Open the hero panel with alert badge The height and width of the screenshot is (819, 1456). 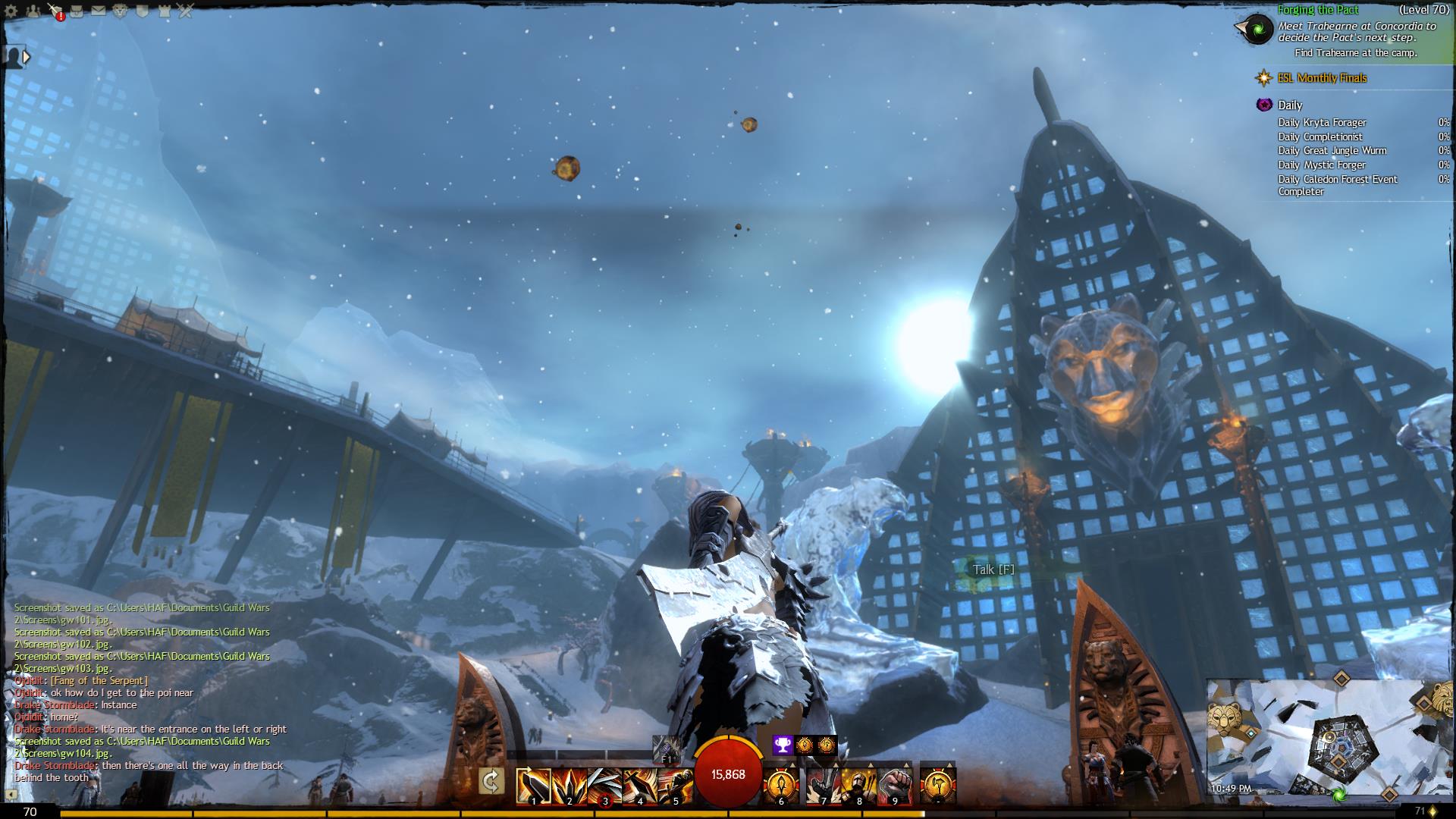point(55,11)
